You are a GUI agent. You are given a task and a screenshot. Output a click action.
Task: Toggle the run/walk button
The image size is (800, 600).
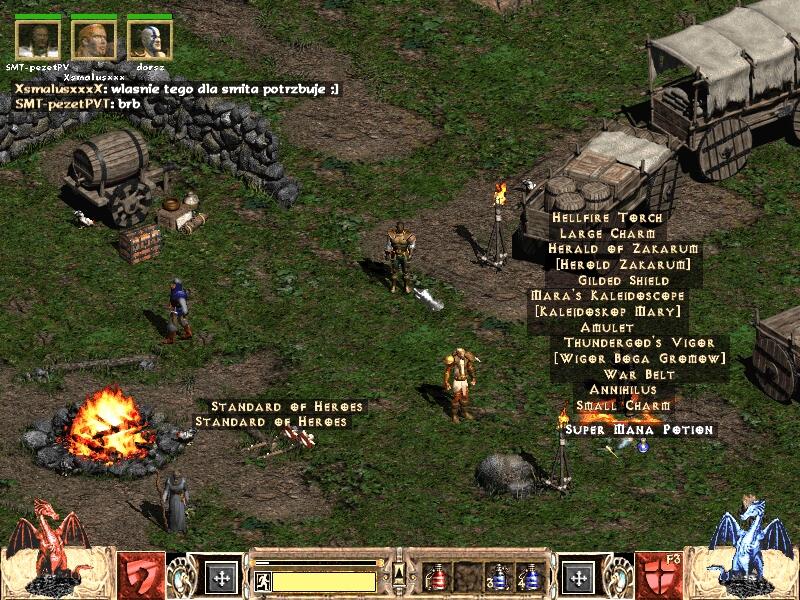(x=263, y=580)
